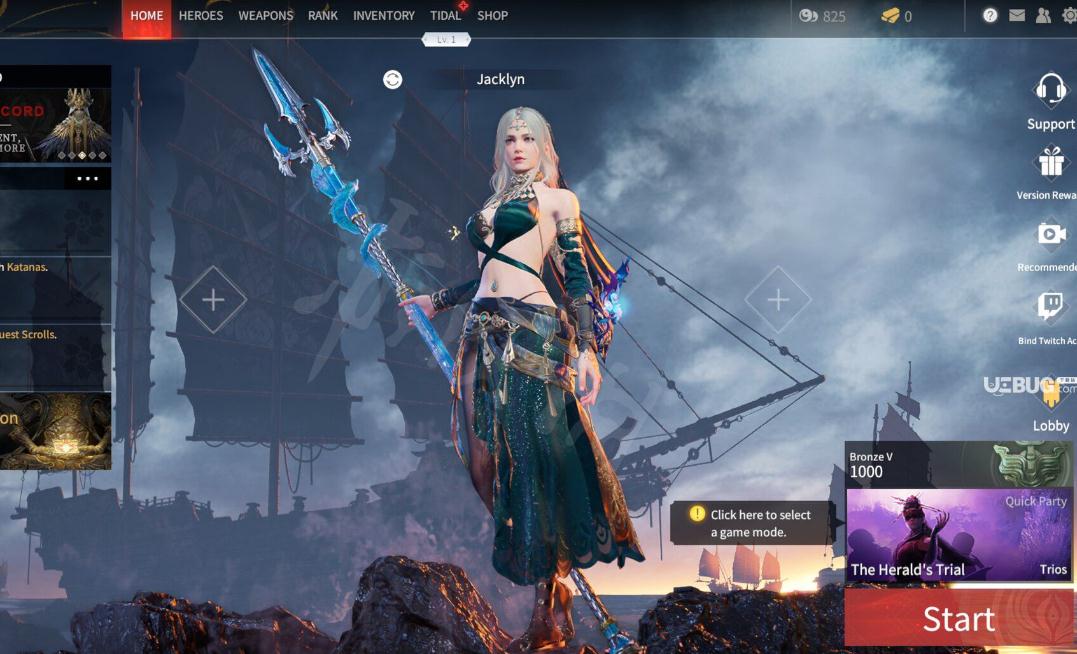1077x654 pixels.
Task: Start the match
Action: pos(958,619)
